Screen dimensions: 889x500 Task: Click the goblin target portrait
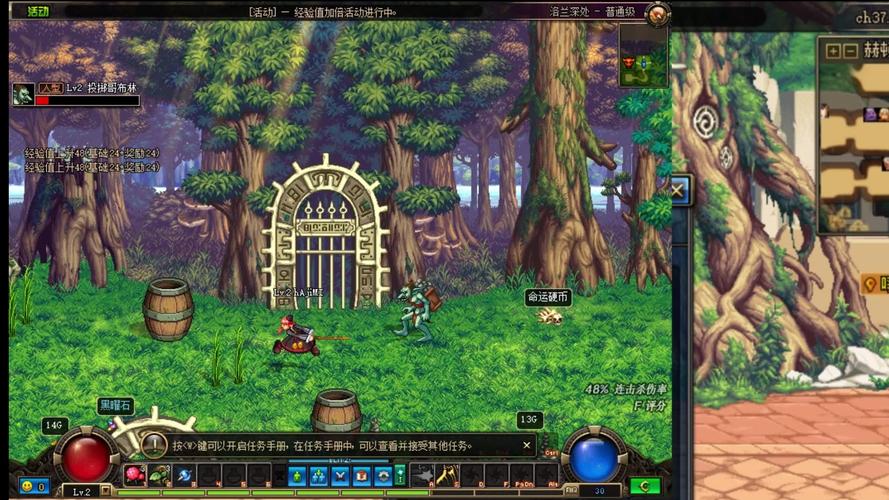point(22,94)
